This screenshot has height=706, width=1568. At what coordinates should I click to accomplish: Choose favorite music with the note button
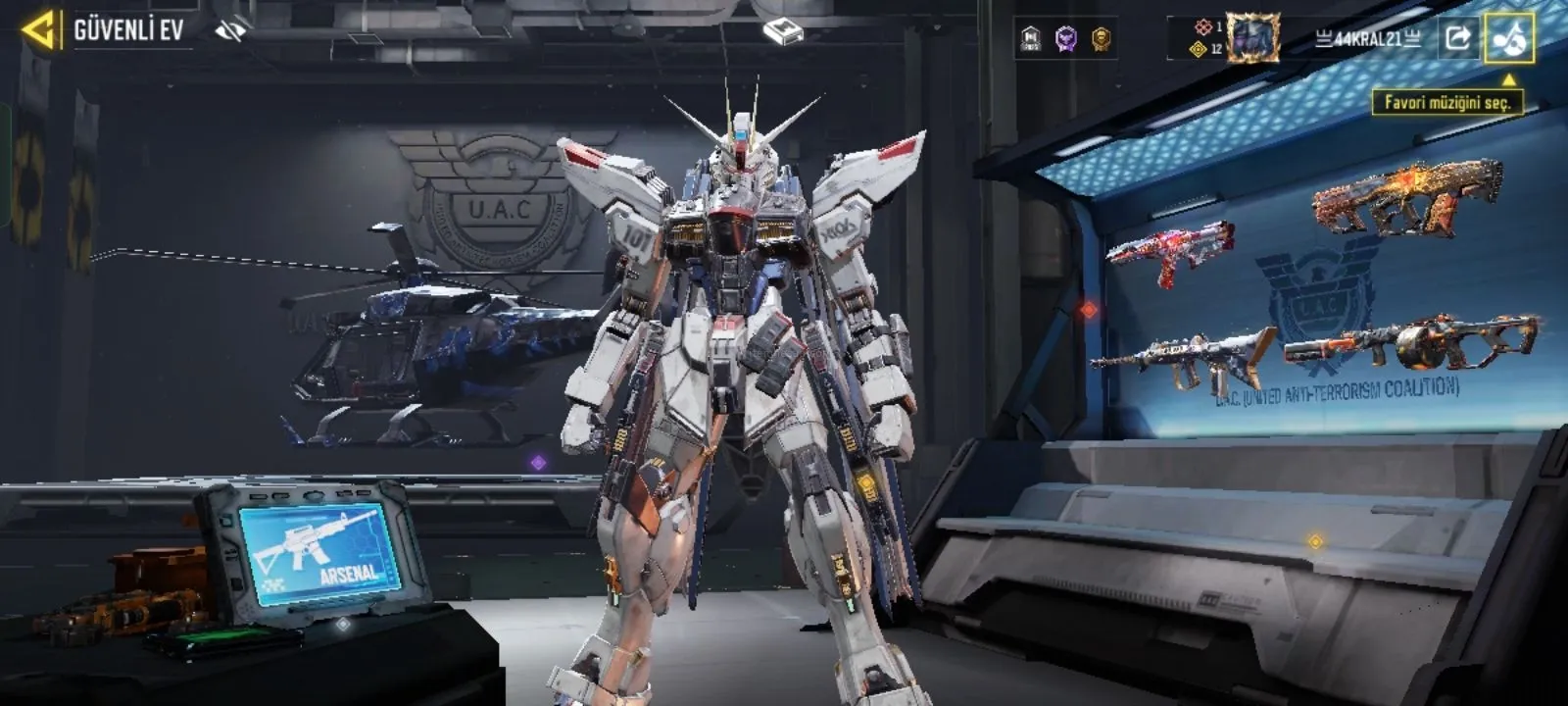click(1508, 38)
